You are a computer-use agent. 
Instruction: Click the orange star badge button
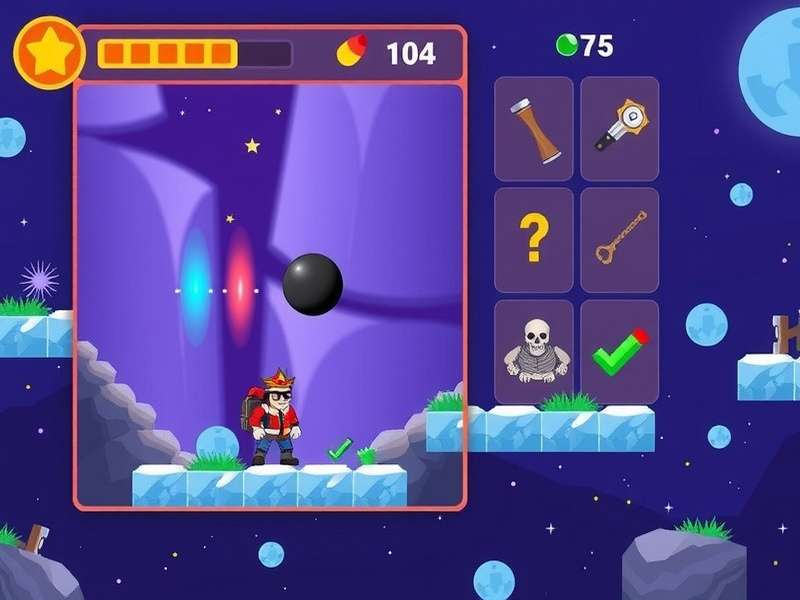click(x=48, y=52)
